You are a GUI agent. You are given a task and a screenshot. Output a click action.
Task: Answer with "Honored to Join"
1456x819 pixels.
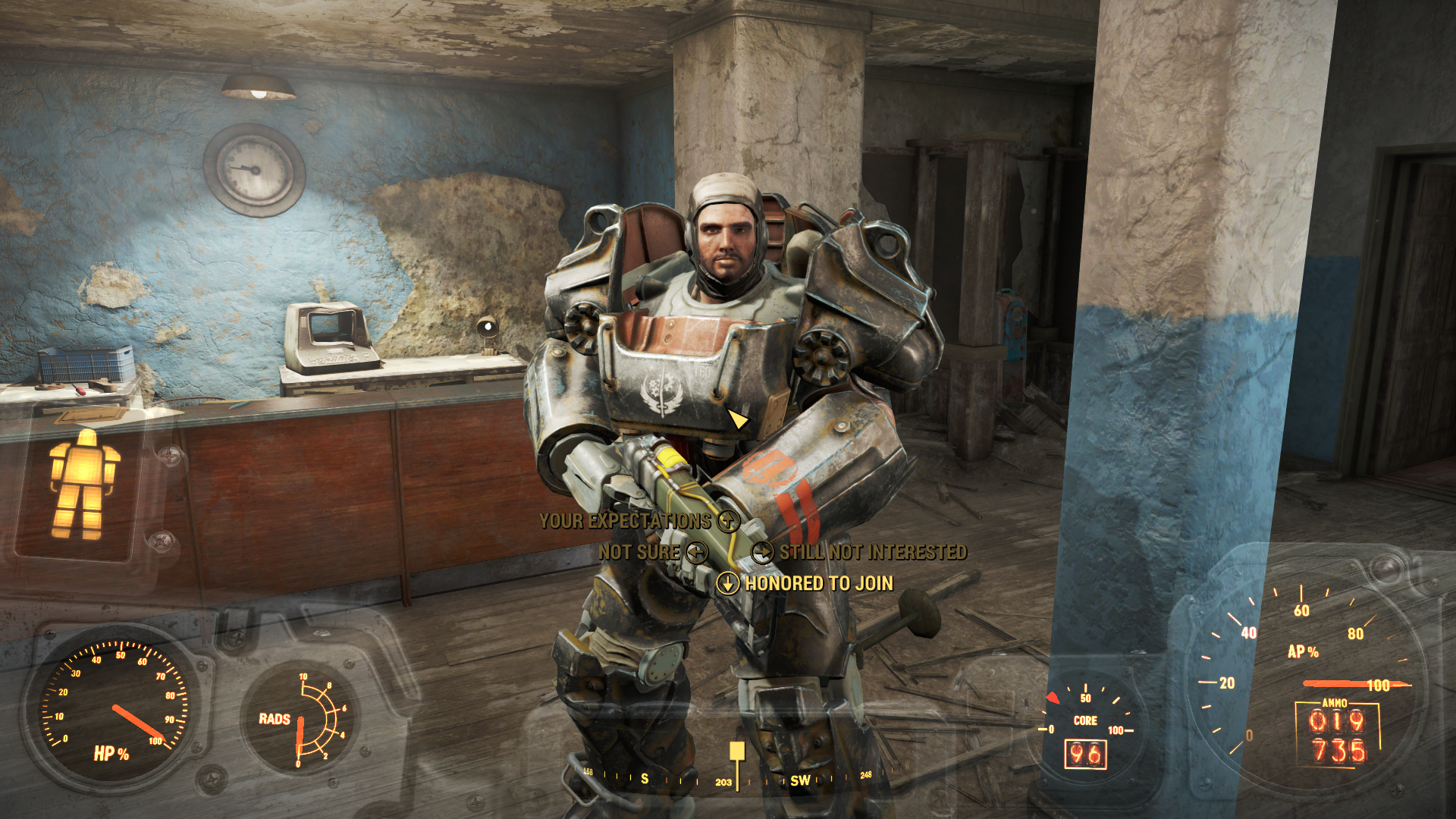click(819, 583)
